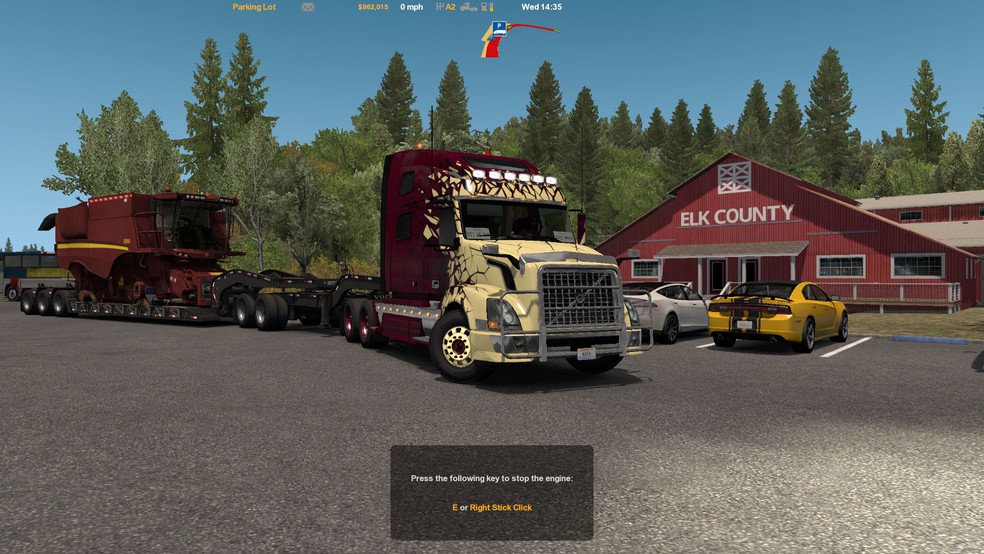984x554 pixels.
Task: Click the parking marker on the route preview
Action: click(498, 28)
